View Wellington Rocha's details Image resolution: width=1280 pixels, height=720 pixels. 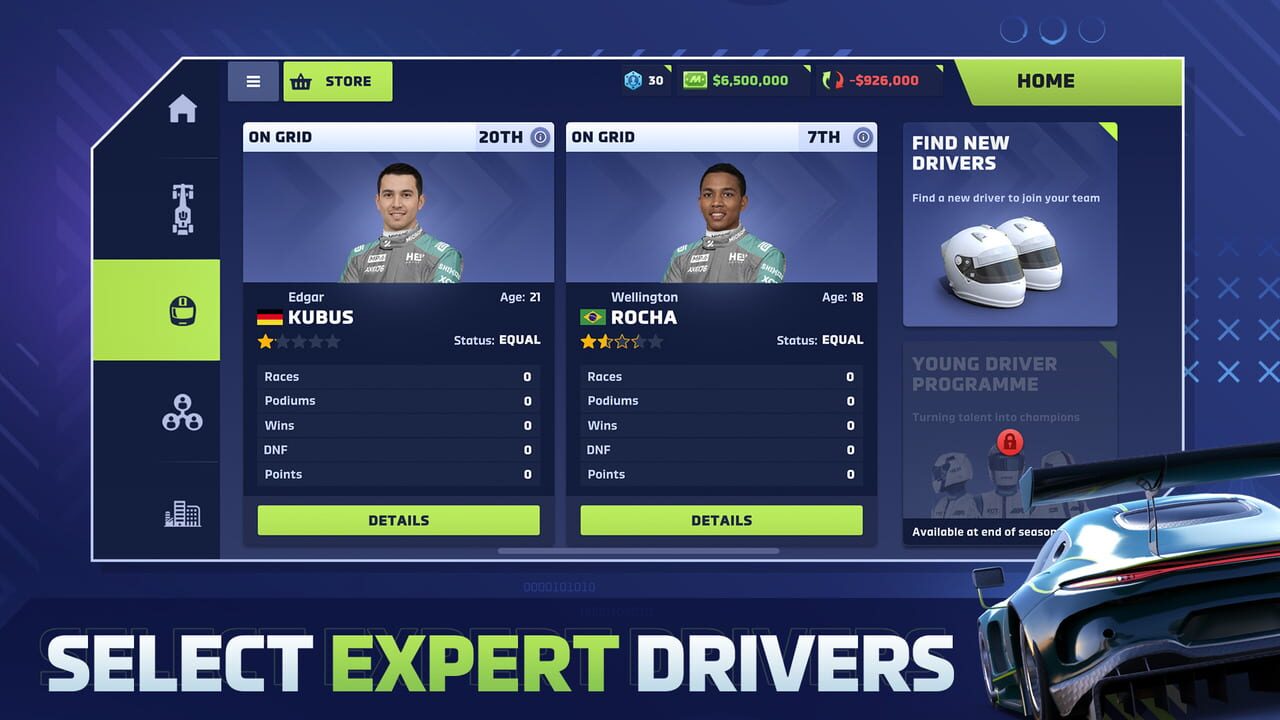coord(721,520)
